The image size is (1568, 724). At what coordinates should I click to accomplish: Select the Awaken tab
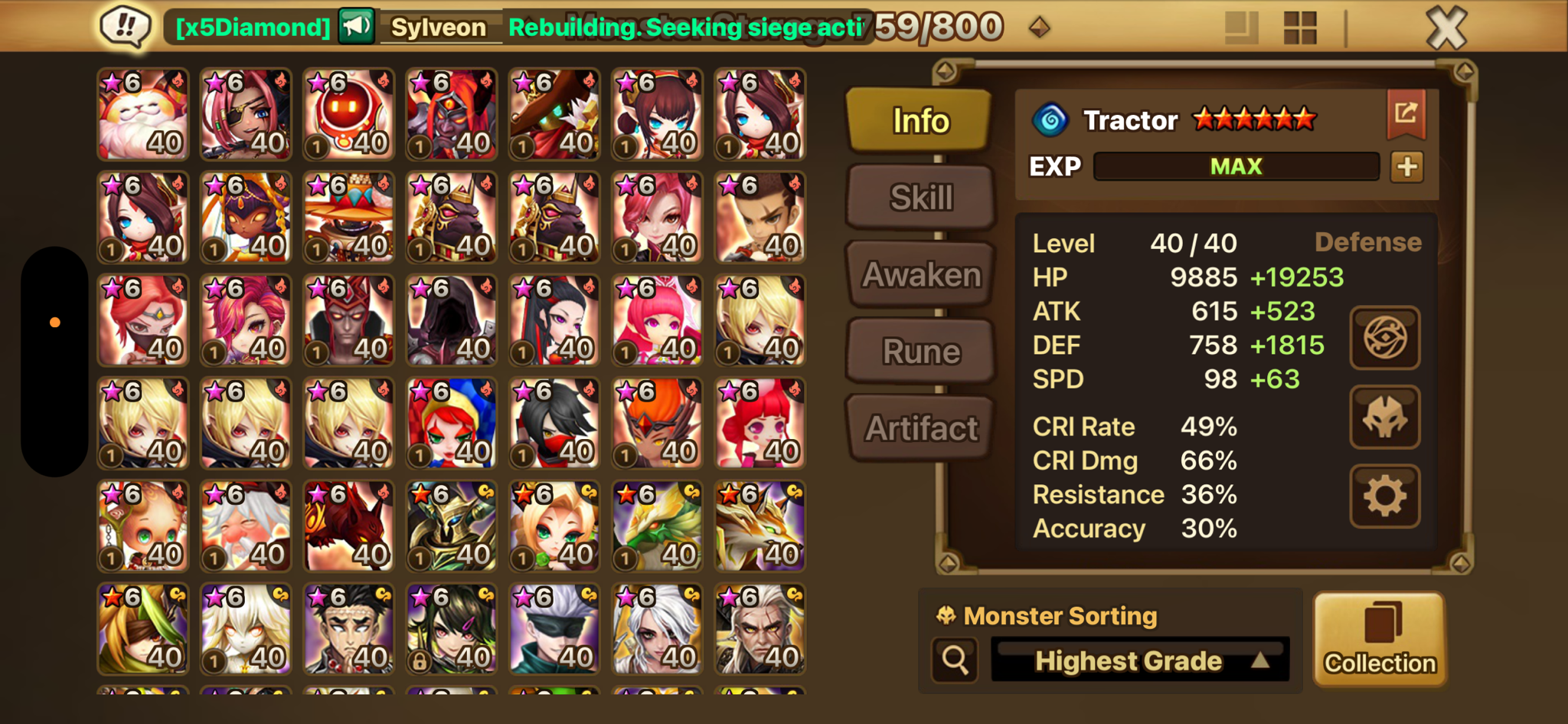coord(921,274)
